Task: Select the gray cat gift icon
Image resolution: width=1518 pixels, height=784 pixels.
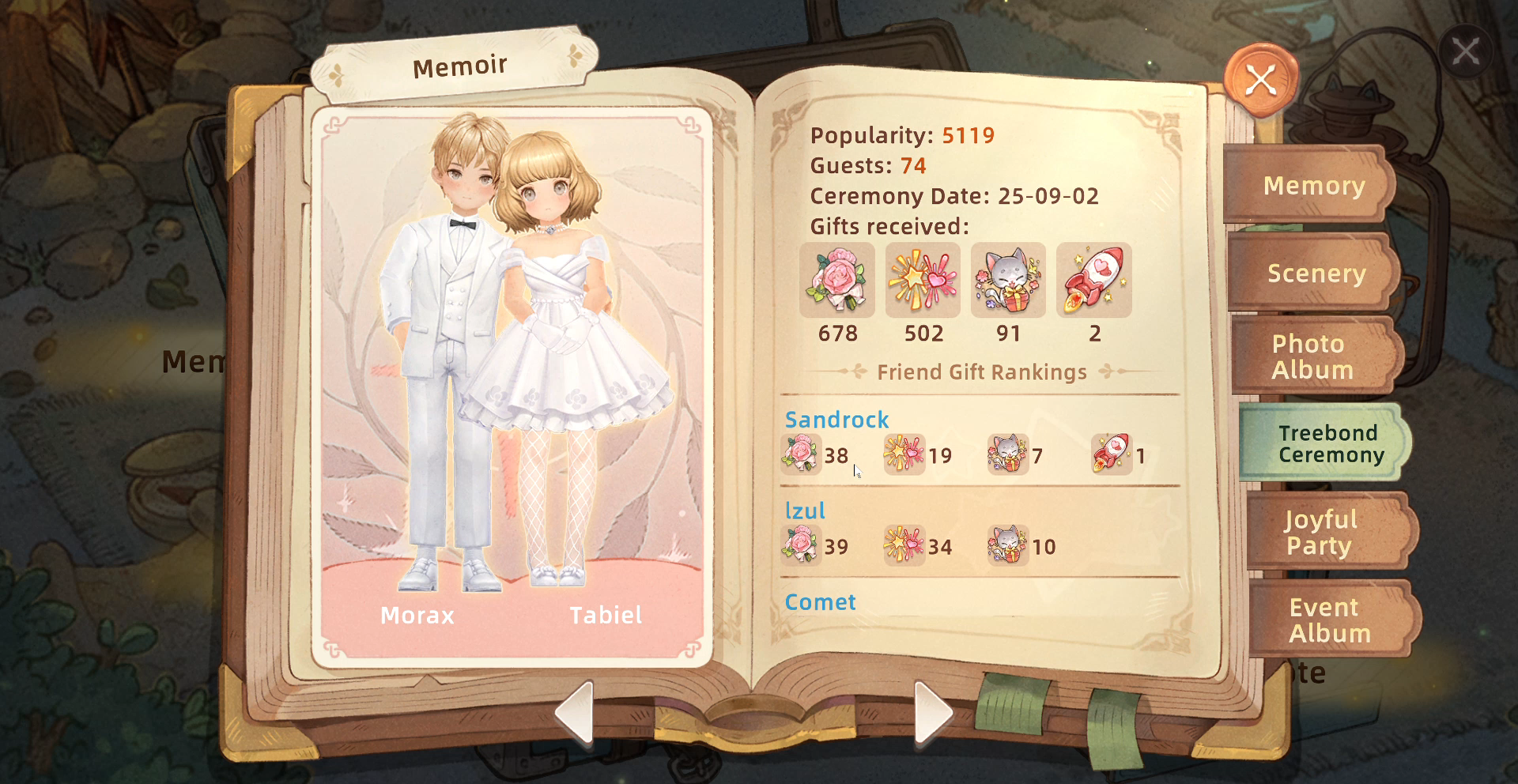Action: 1008,281
